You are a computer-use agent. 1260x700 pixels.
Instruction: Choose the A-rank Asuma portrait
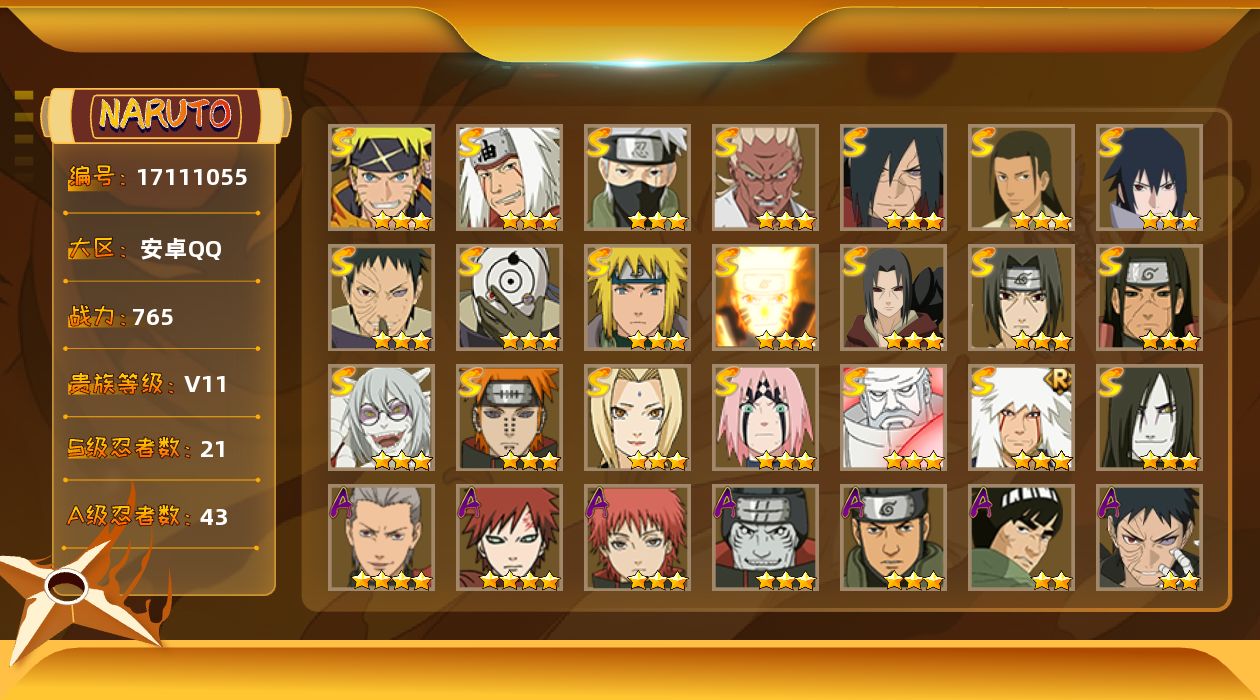(893, 537)
